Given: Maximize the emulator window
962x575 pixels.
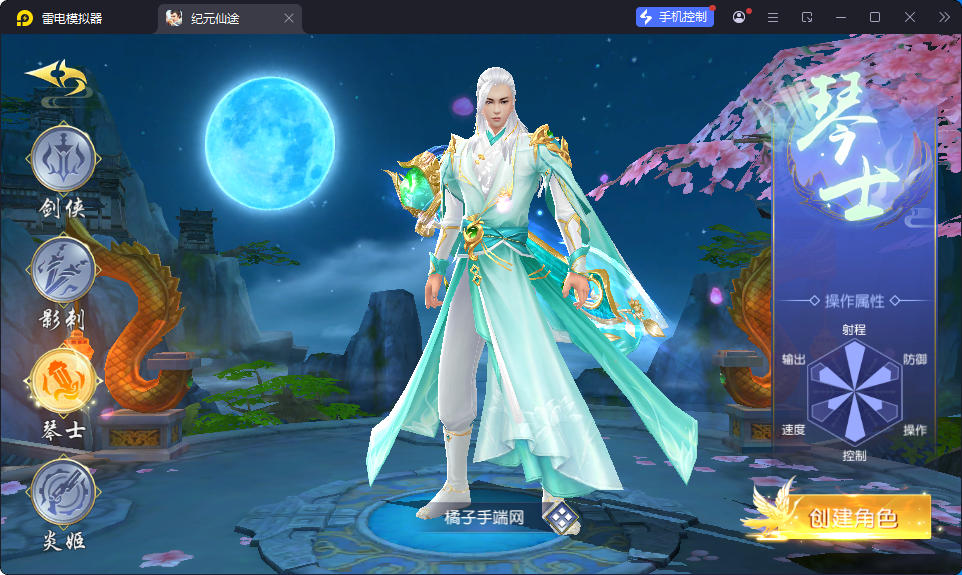Looking at the screenshot, I should click(x=875, y=17).
